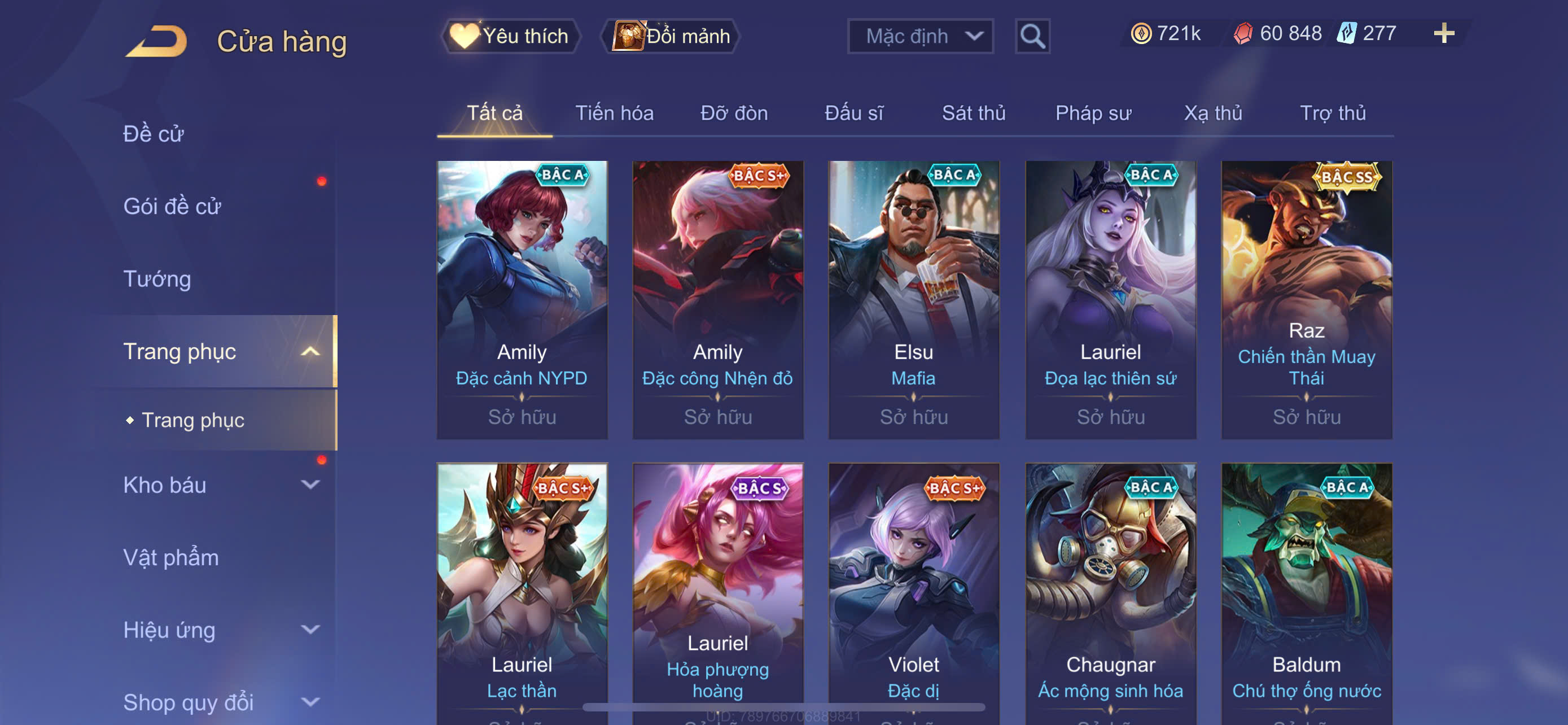Open the Vật phẩm items section

171,557
